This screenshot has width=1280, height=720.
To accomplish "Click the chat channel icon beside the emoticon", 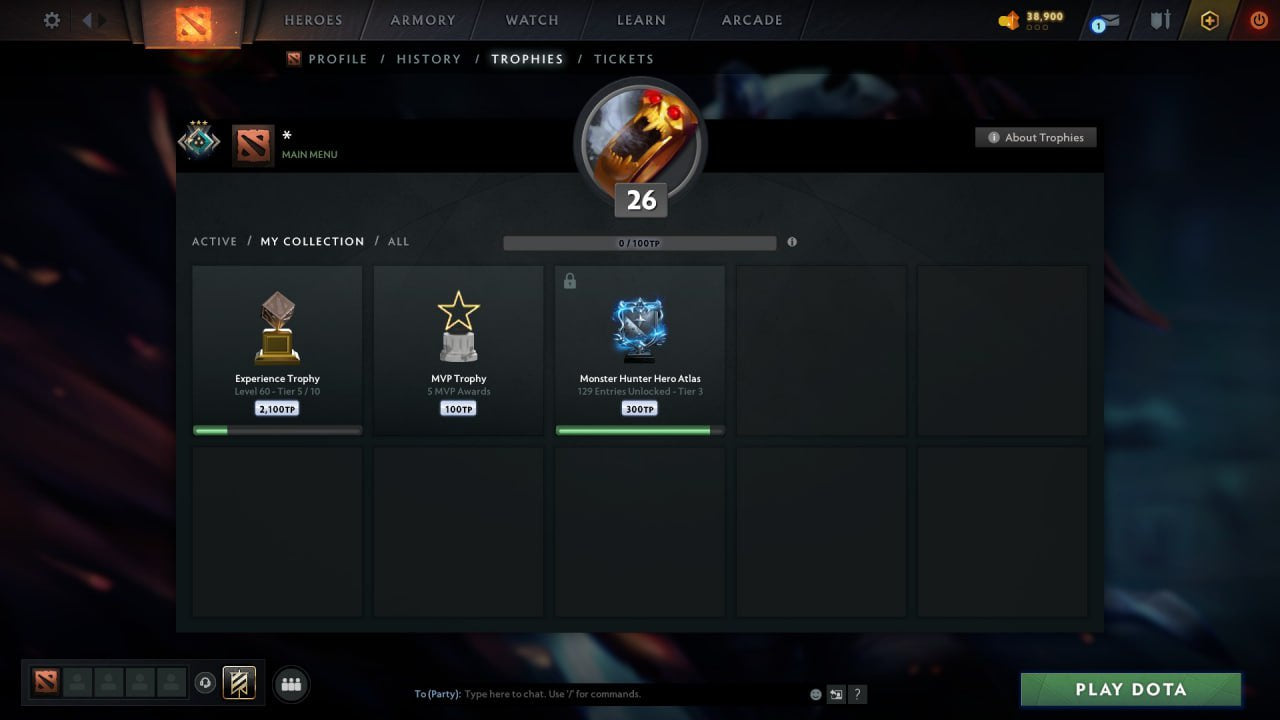I will point(836,693).
